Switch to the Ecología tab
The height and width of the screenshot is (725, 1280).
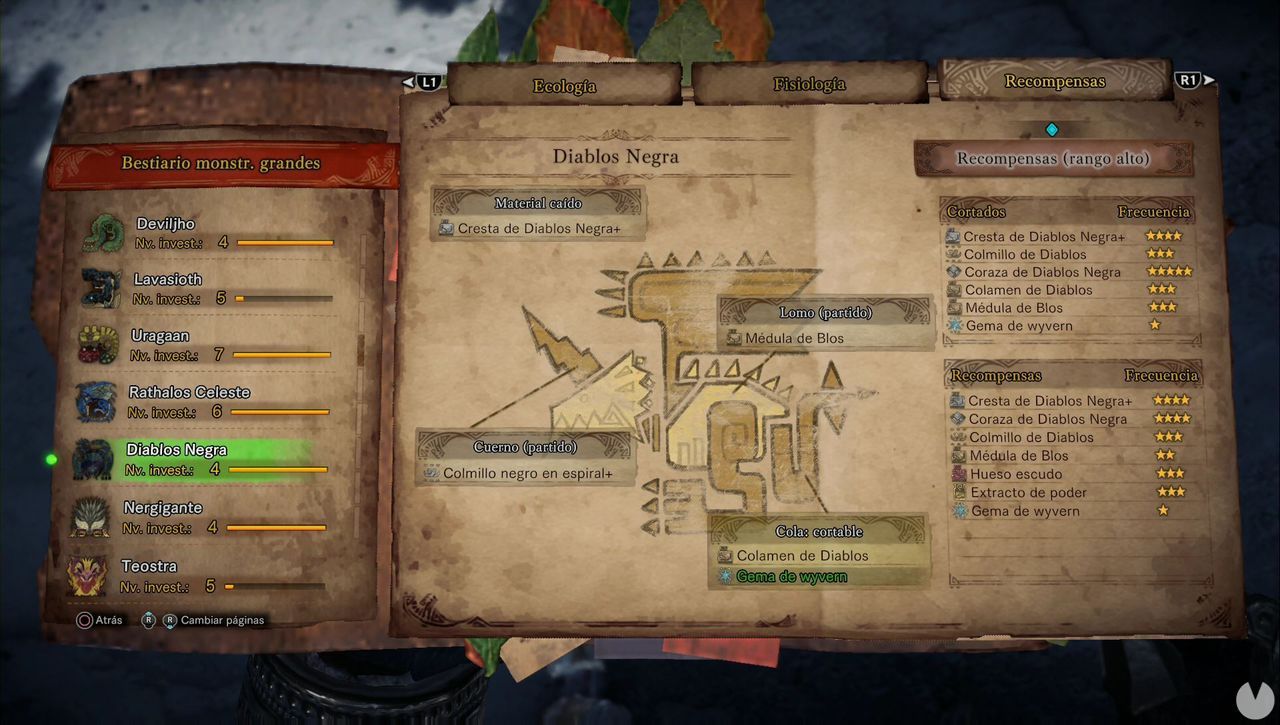coord(564,86)
